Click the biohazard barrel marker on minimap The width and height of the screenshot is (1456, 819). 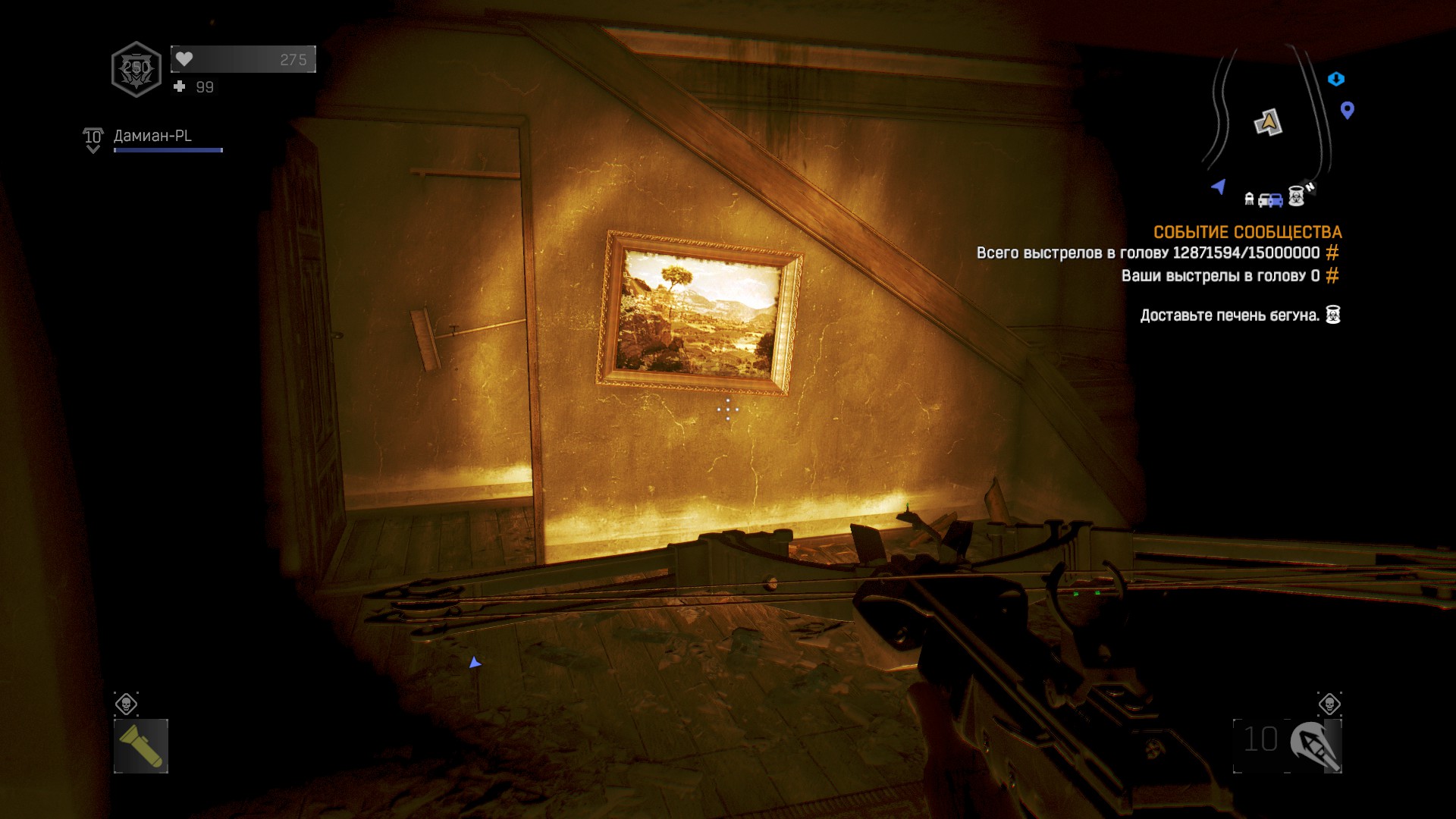[1297, 197]
